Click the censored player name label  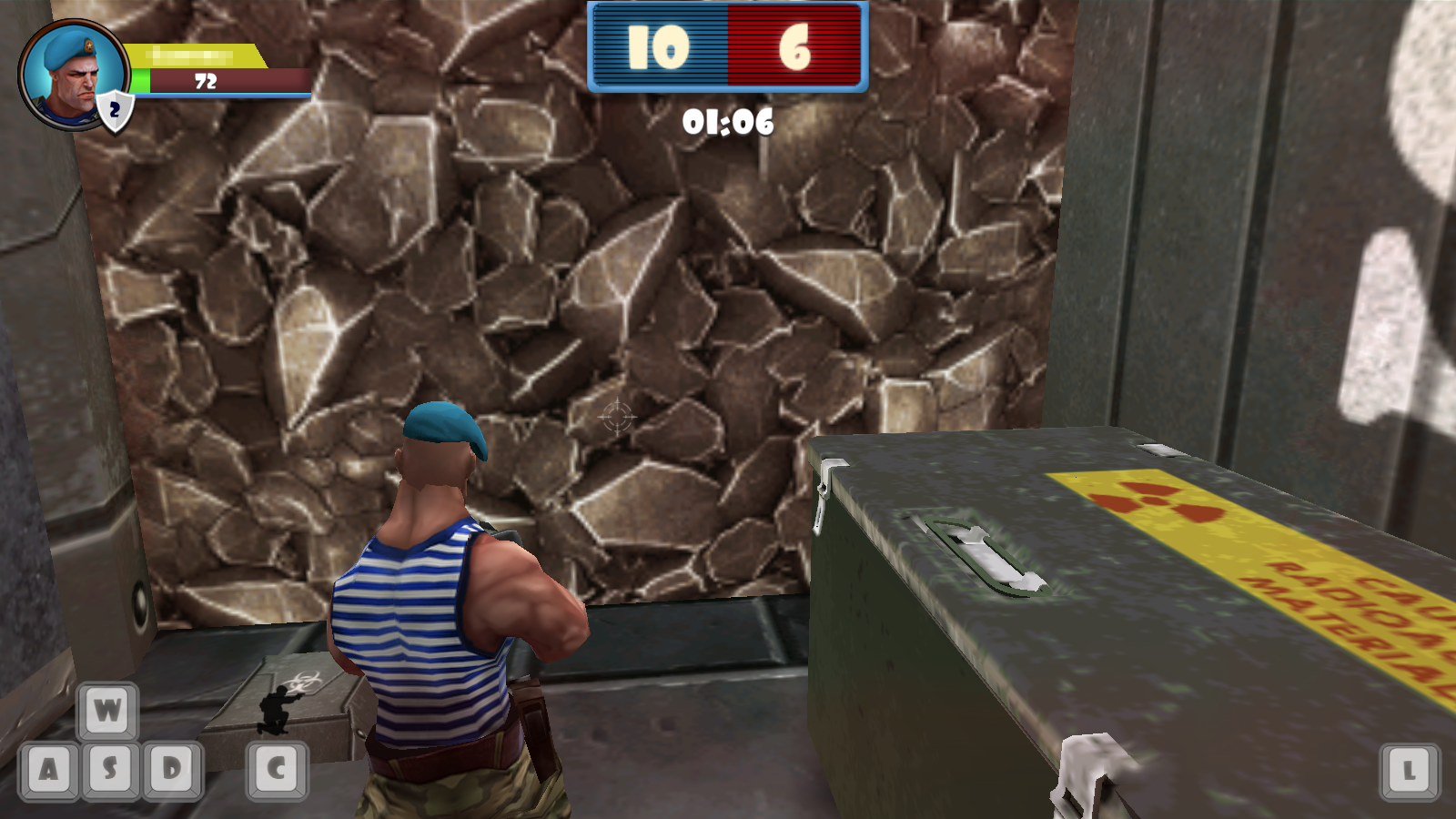point(191,55)
